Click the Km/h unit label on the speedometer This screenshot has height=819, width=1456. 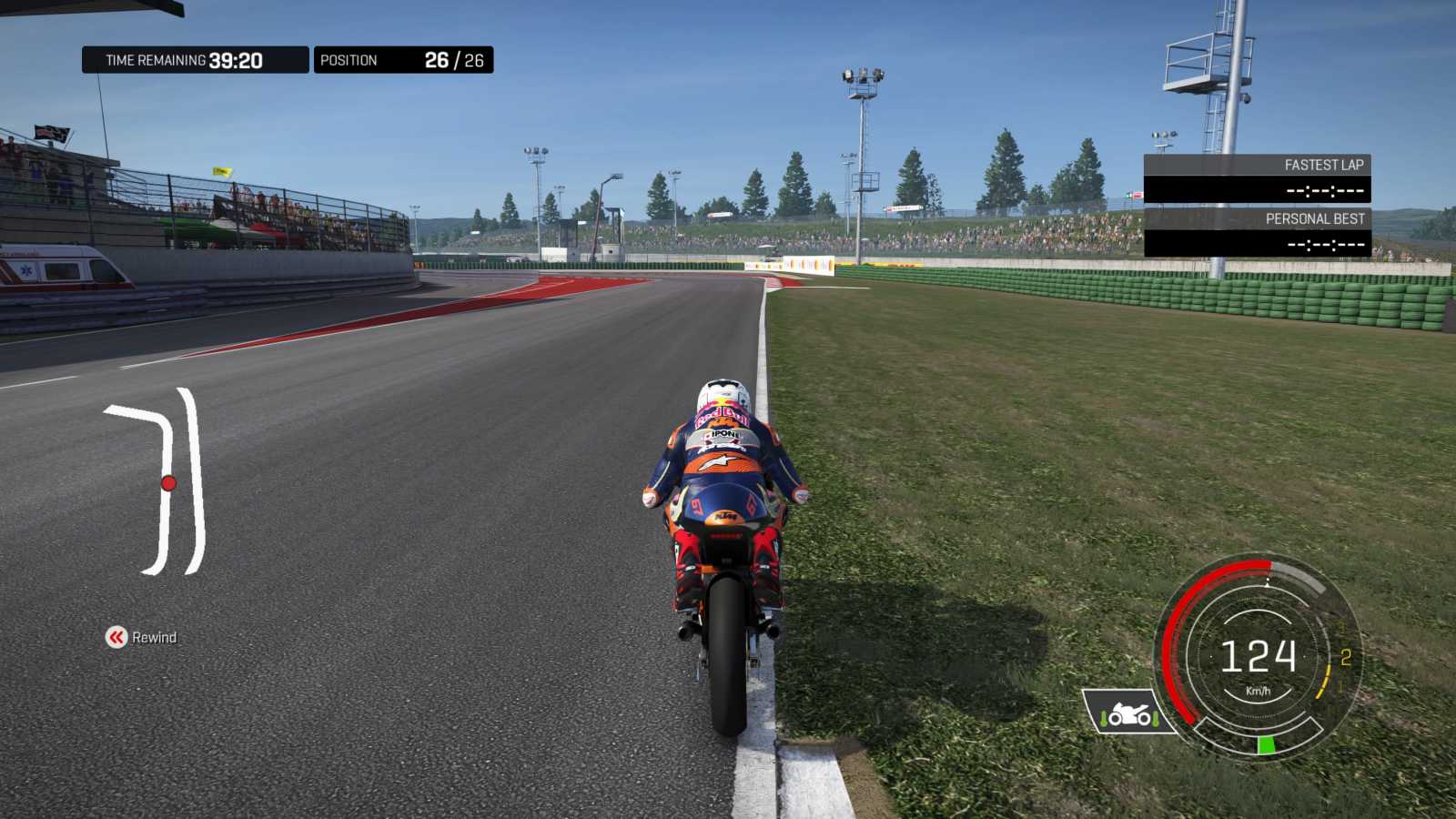(1259, 690)
